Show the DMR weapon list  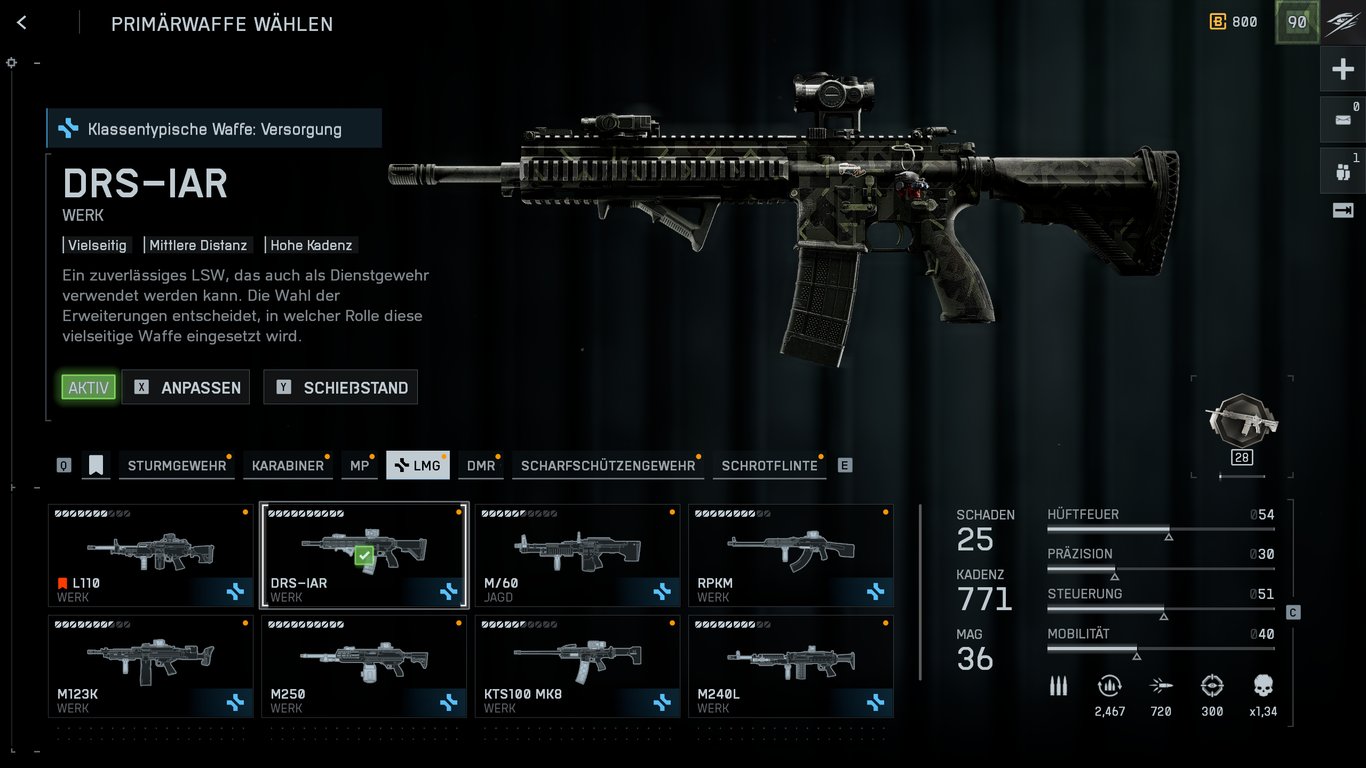(x=480, y=466)
